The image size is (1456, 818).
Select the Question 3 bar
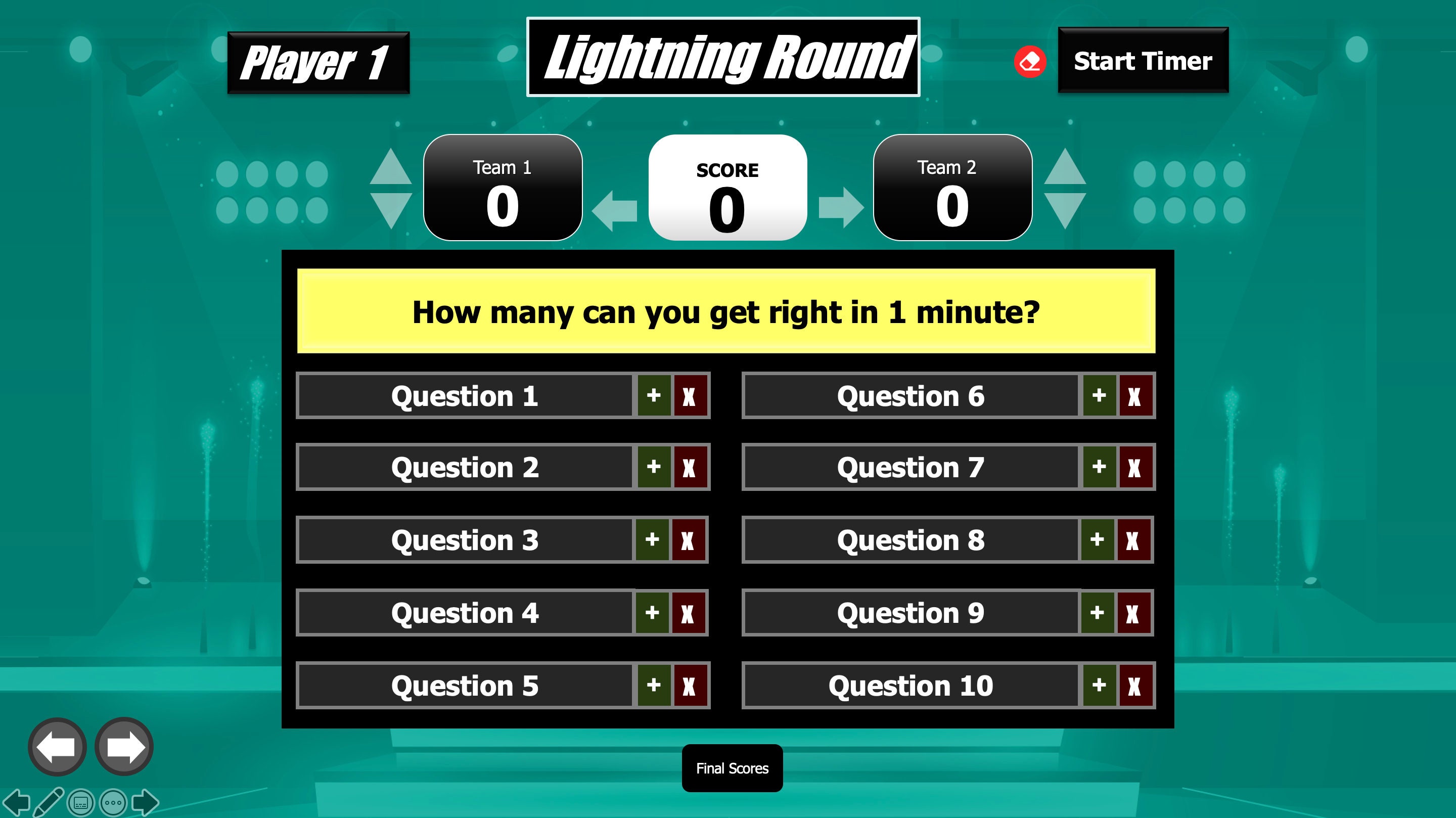pyautogui.click(x=465, y=540)
